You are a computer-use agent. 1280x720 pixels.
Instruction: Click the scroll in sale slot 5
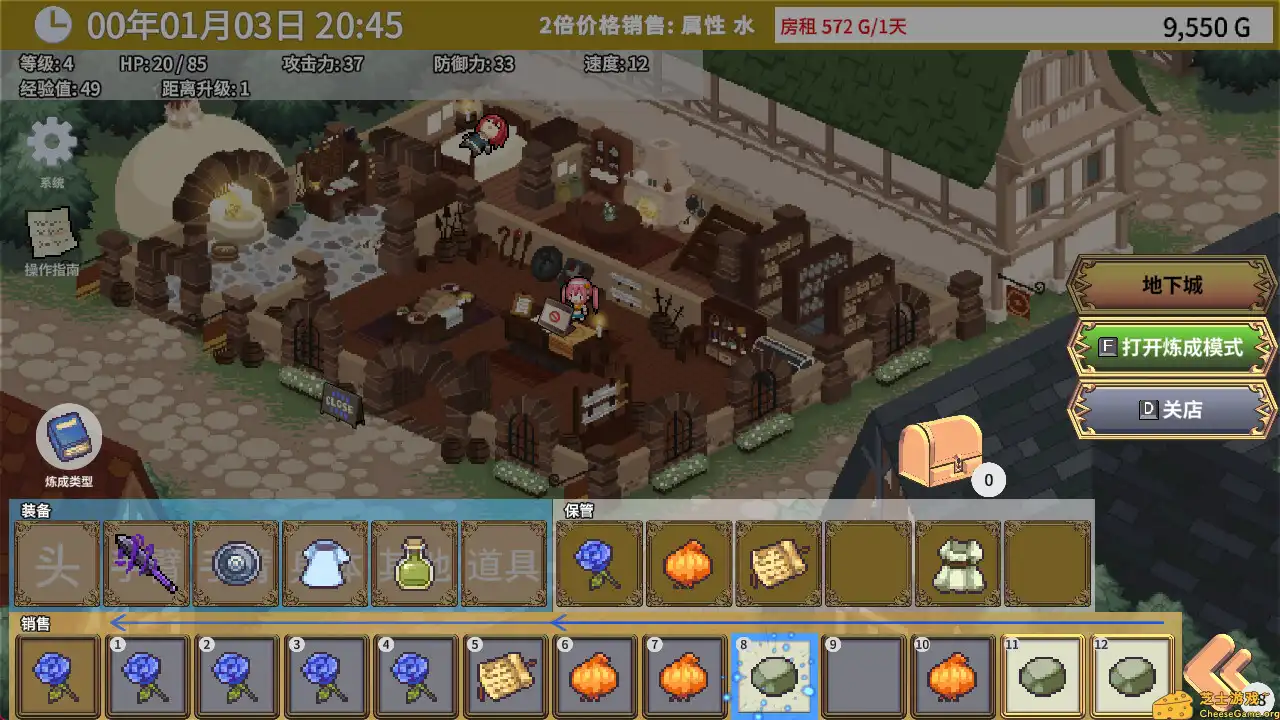coord(506,675)
